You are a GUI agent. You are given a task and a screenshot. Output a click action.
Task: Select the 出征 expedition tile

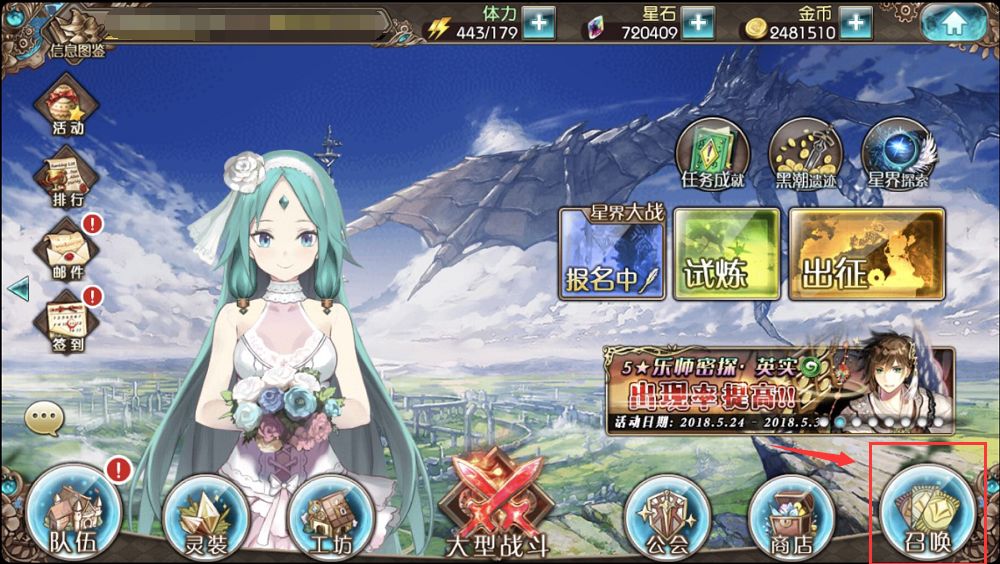pyautogui.click(x=866, y=254)
